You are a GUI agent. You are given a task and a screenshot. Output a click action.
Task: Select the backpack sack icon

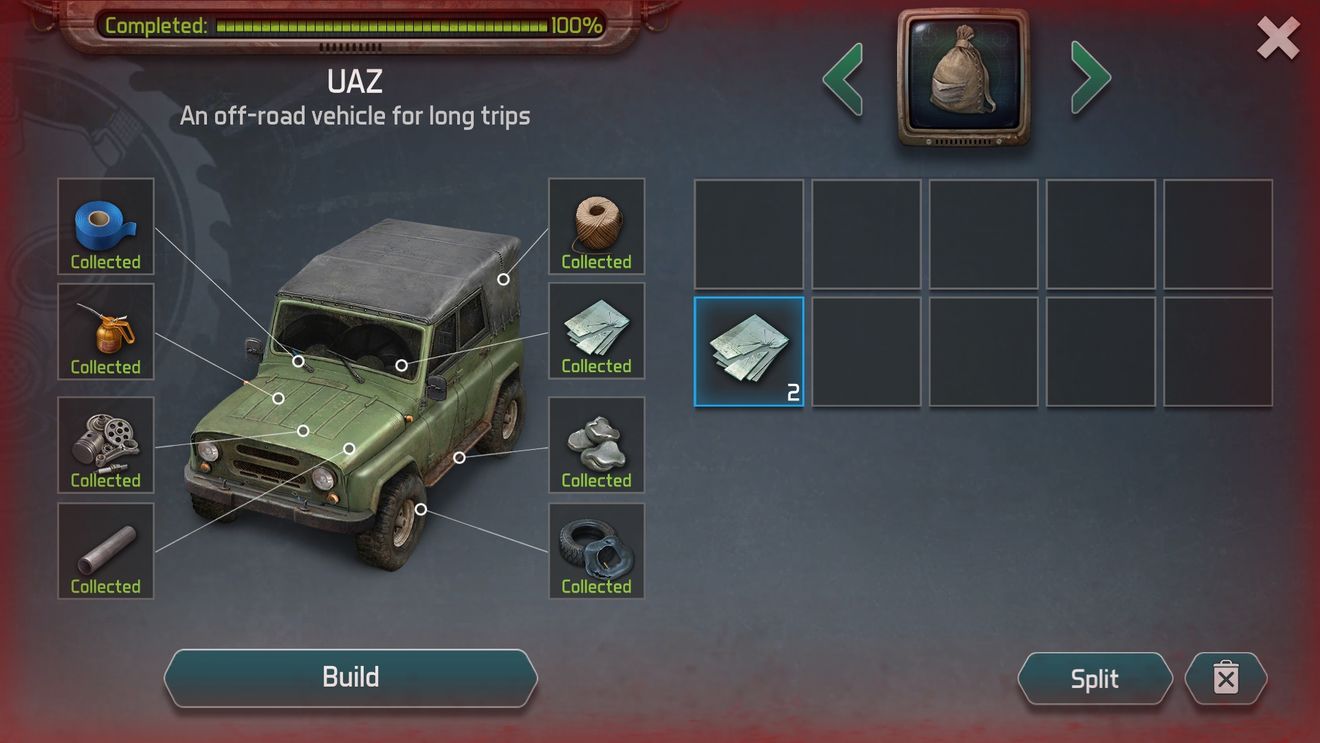[x=963, y=77]
